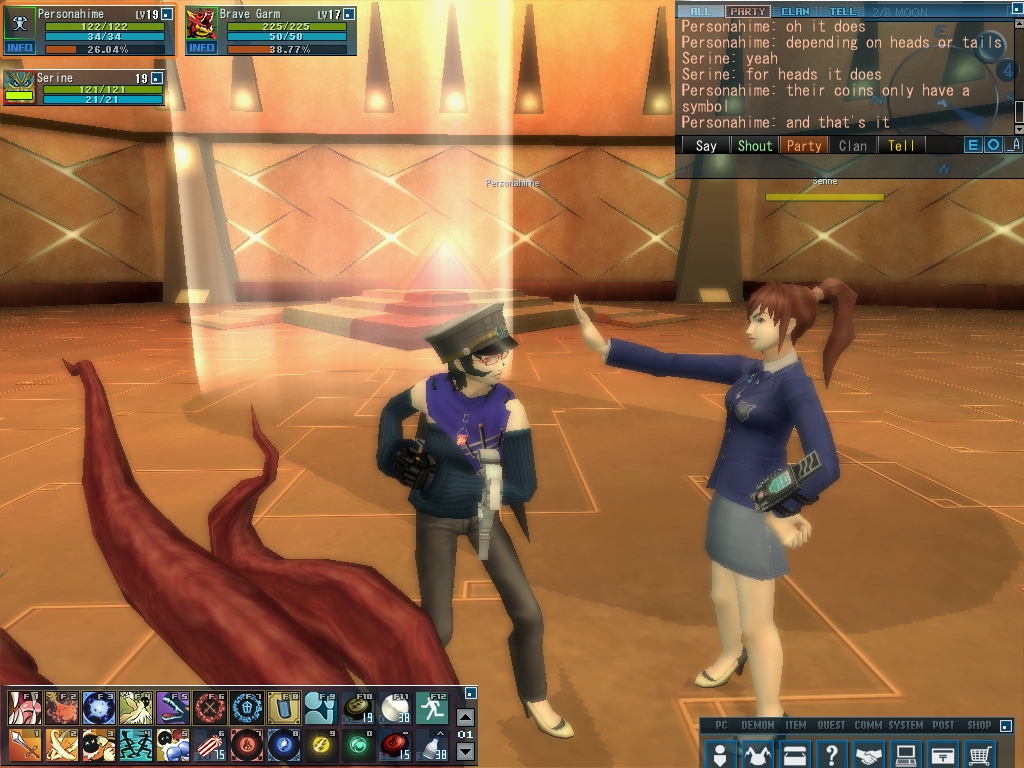Switch hotbar page with the up arrow
This screenshot has height=768, width=1024.
[x=465, y=717]
